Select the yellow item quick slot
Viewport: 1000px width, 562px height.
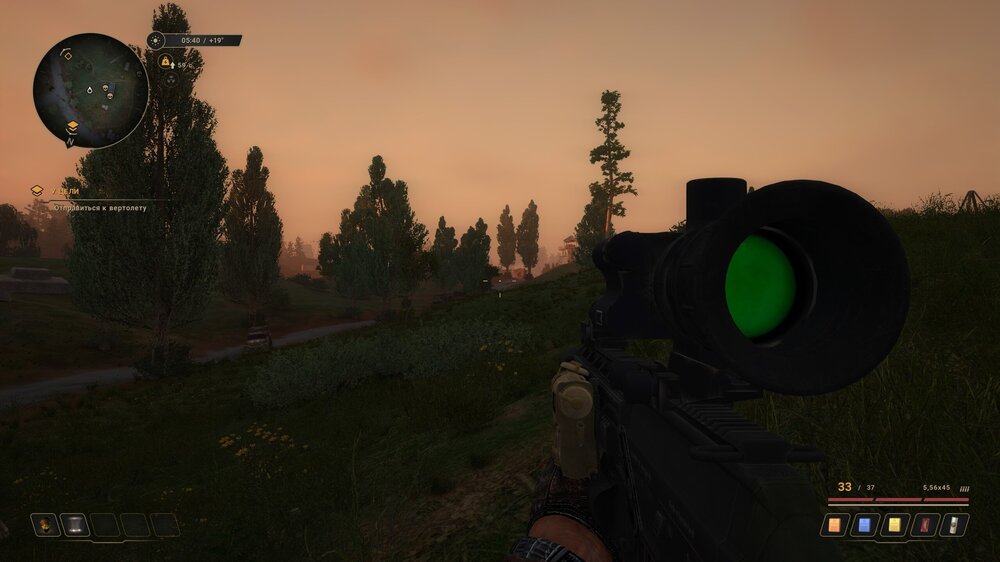pos(894,524)
